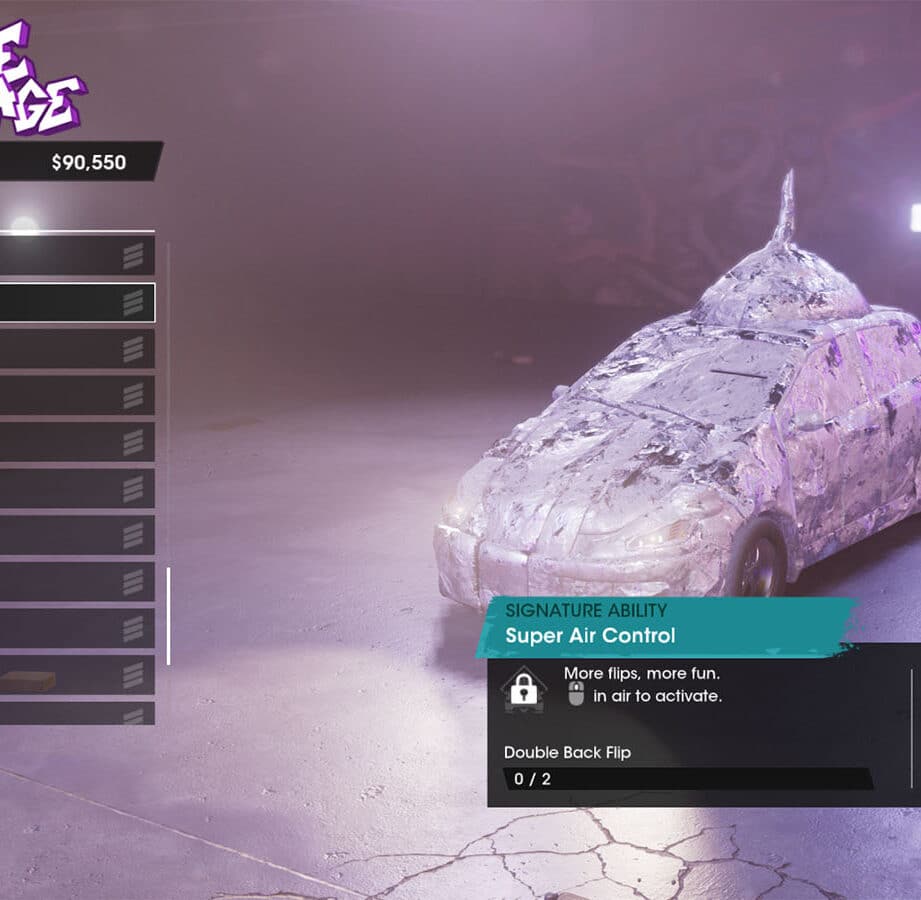Click the white scrollbar beside the list

pos(168,615)
